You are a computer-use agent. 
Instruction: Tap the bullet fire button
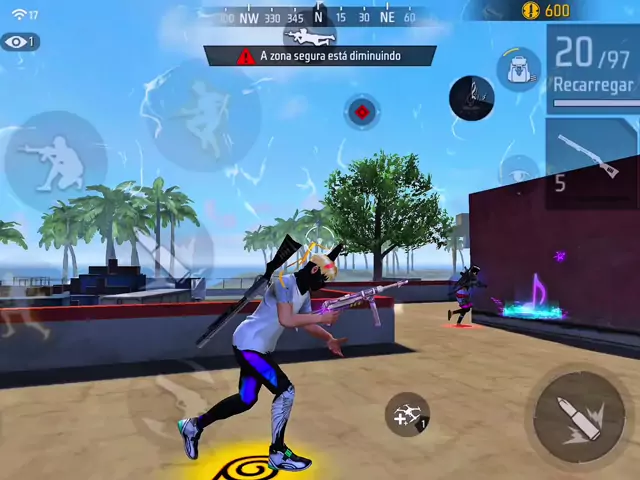[x=579, y=416]
